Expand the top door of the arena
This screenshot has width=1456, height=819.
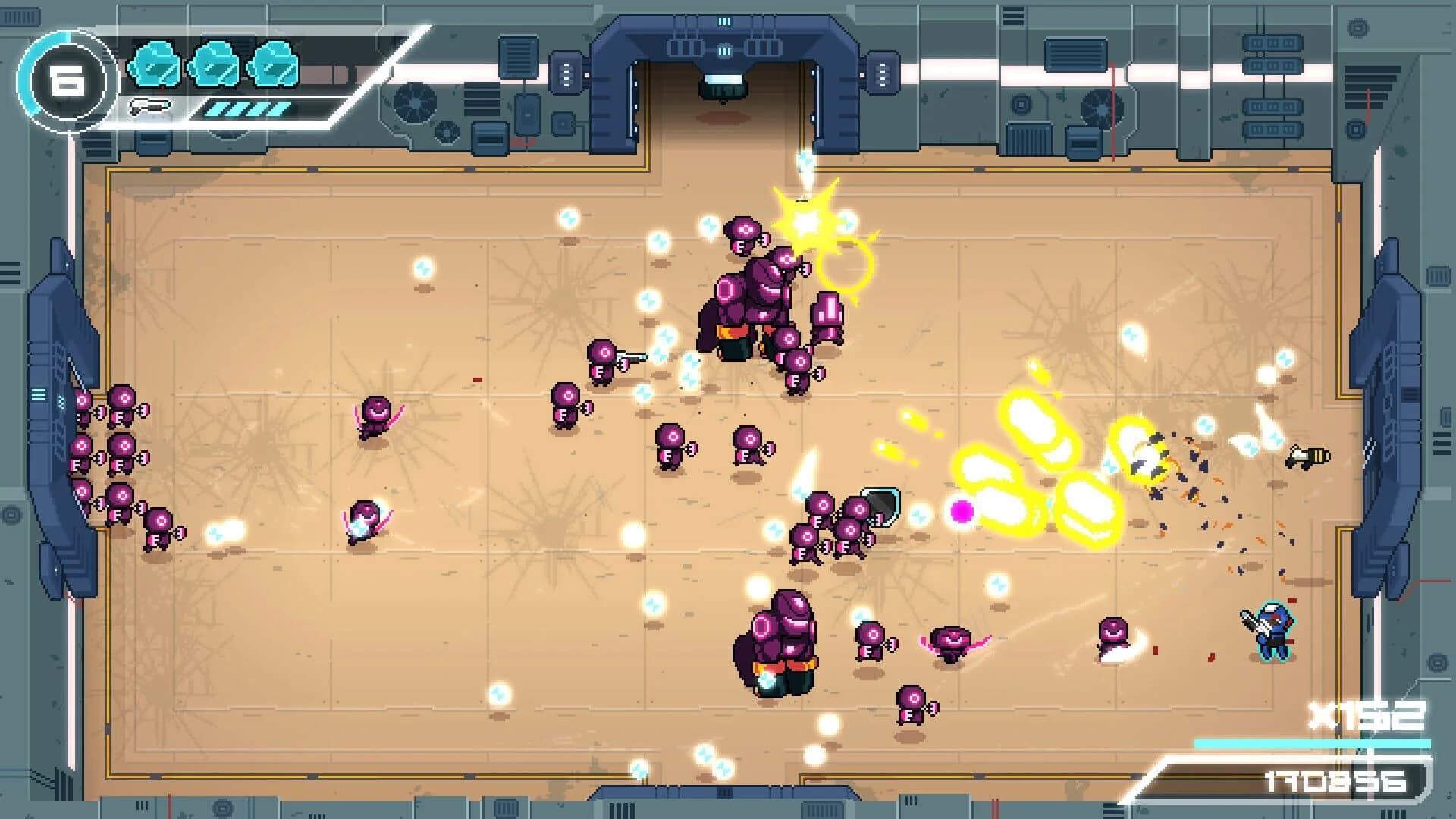724,76
